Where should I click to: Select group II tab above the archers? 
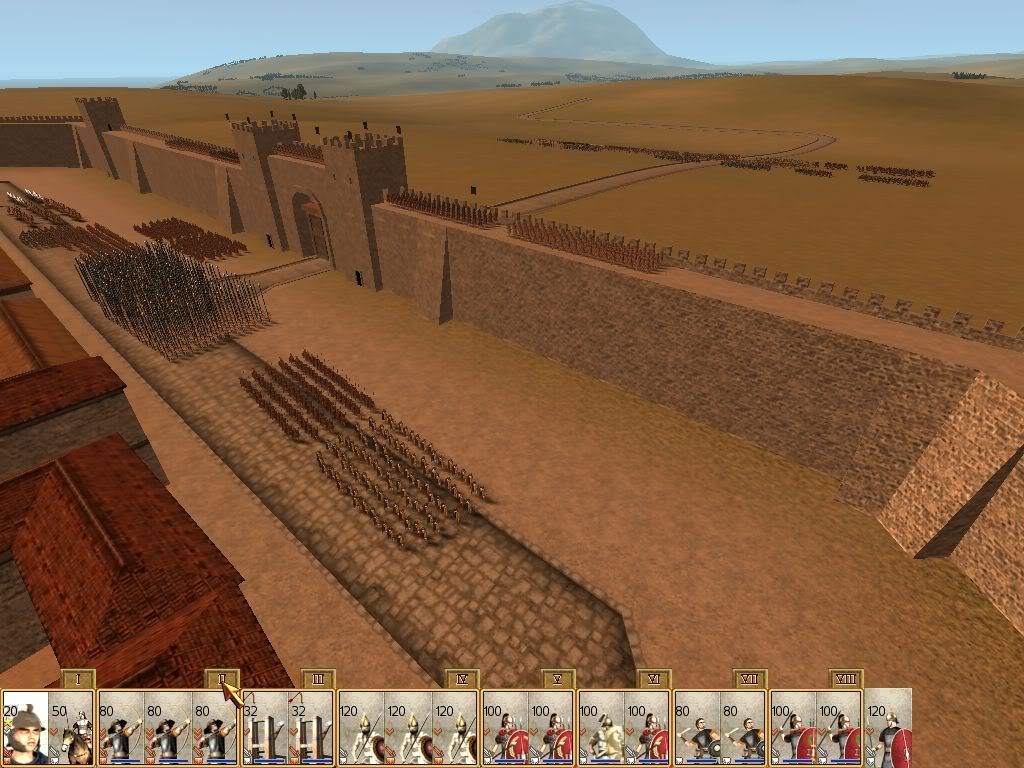(221, 680)
